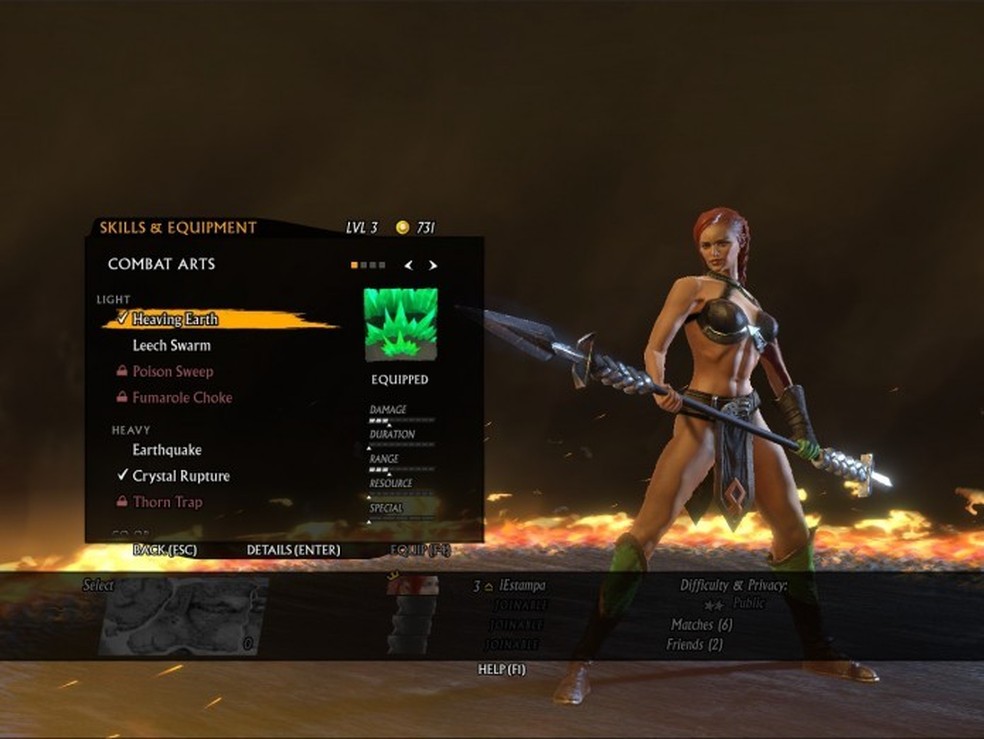Open Details (Enter) for the selected art
This screenshot has width=984, height=739.
(x=293, y=550)
